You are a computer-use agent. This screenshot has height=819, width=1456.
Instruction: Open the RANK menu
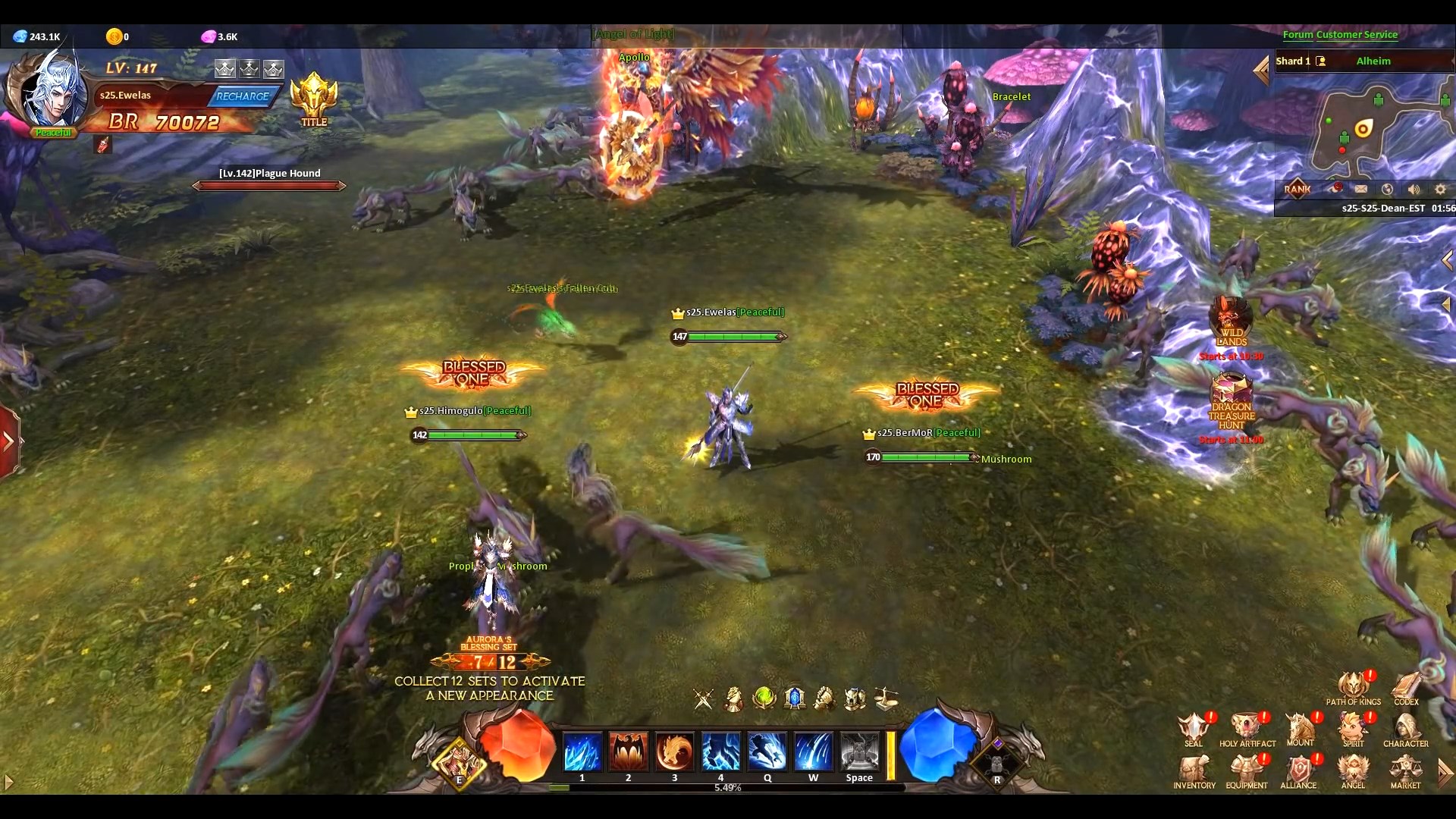(1298, 189)
